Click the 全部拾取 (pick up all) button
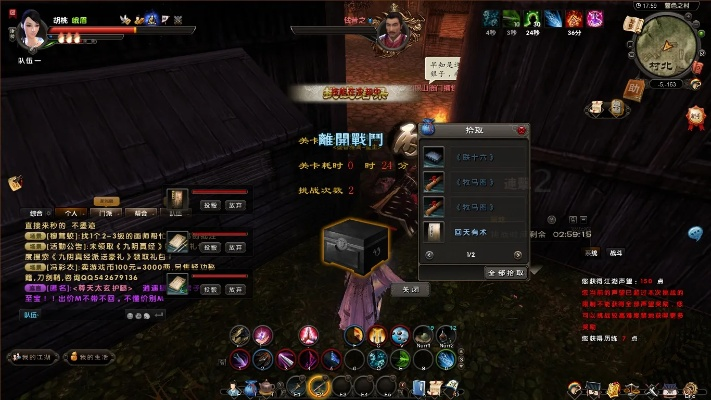Screen dimensions: 711x400 [504, 272]
